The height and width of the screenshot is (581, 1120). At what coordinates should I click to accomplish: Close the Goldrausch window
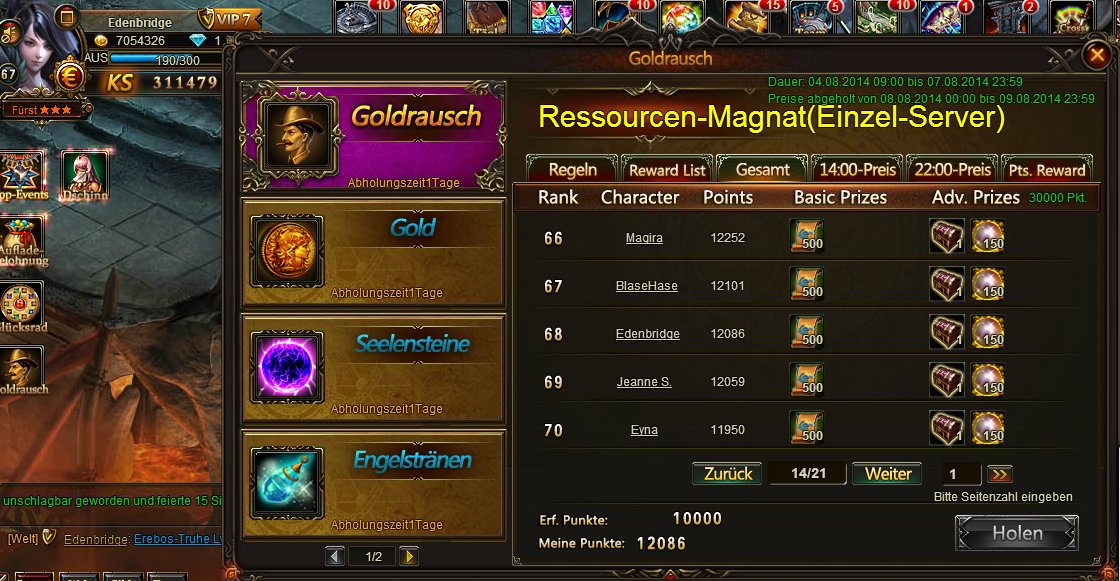1096,57
